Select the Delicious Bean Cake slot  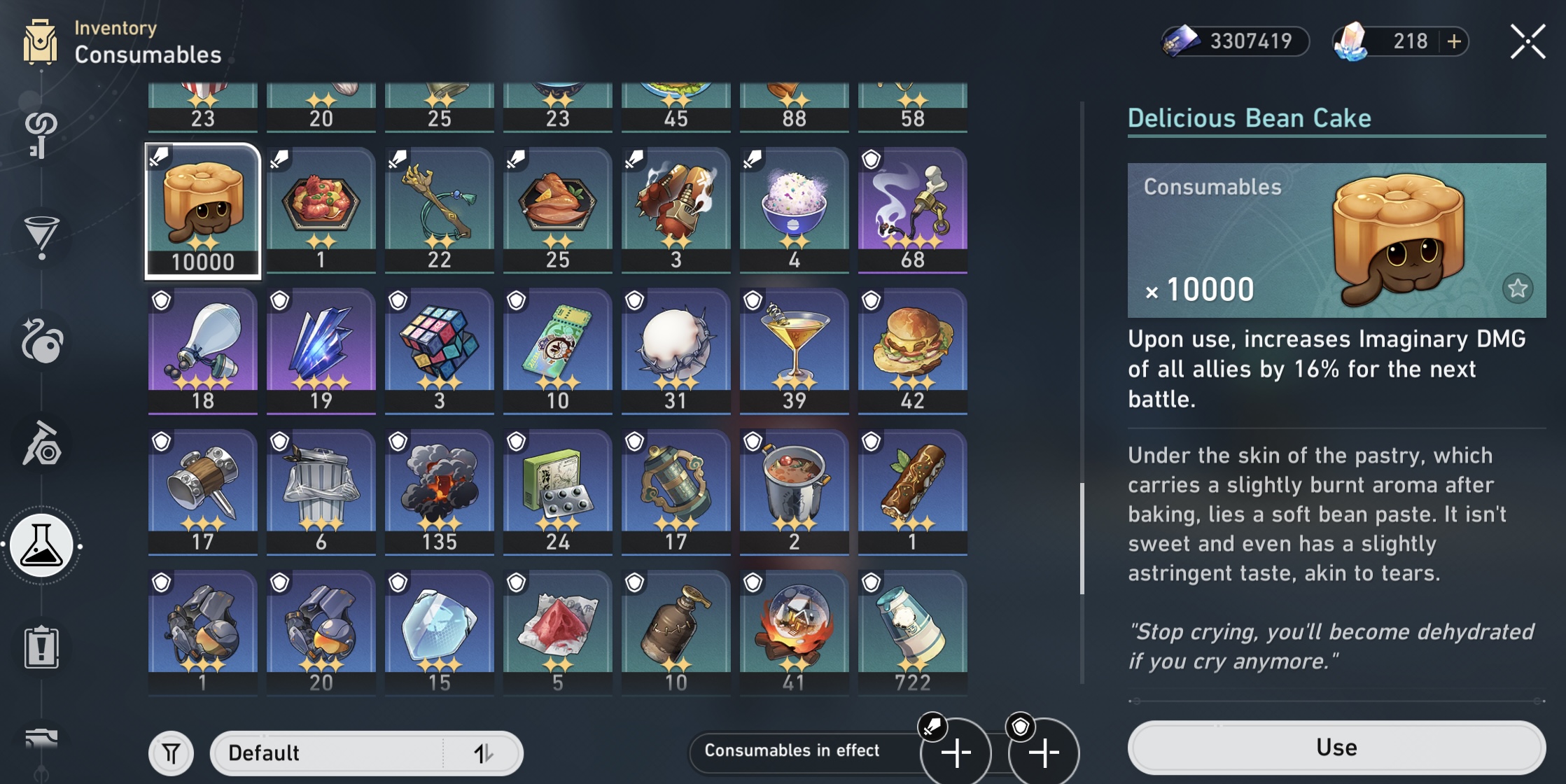point(203,211)
